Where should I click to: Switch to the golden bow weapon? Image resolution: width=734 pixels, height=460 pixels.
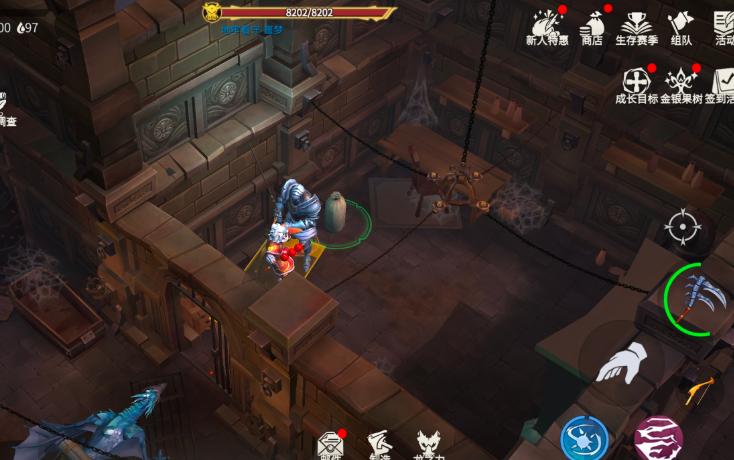coord(702,390)
